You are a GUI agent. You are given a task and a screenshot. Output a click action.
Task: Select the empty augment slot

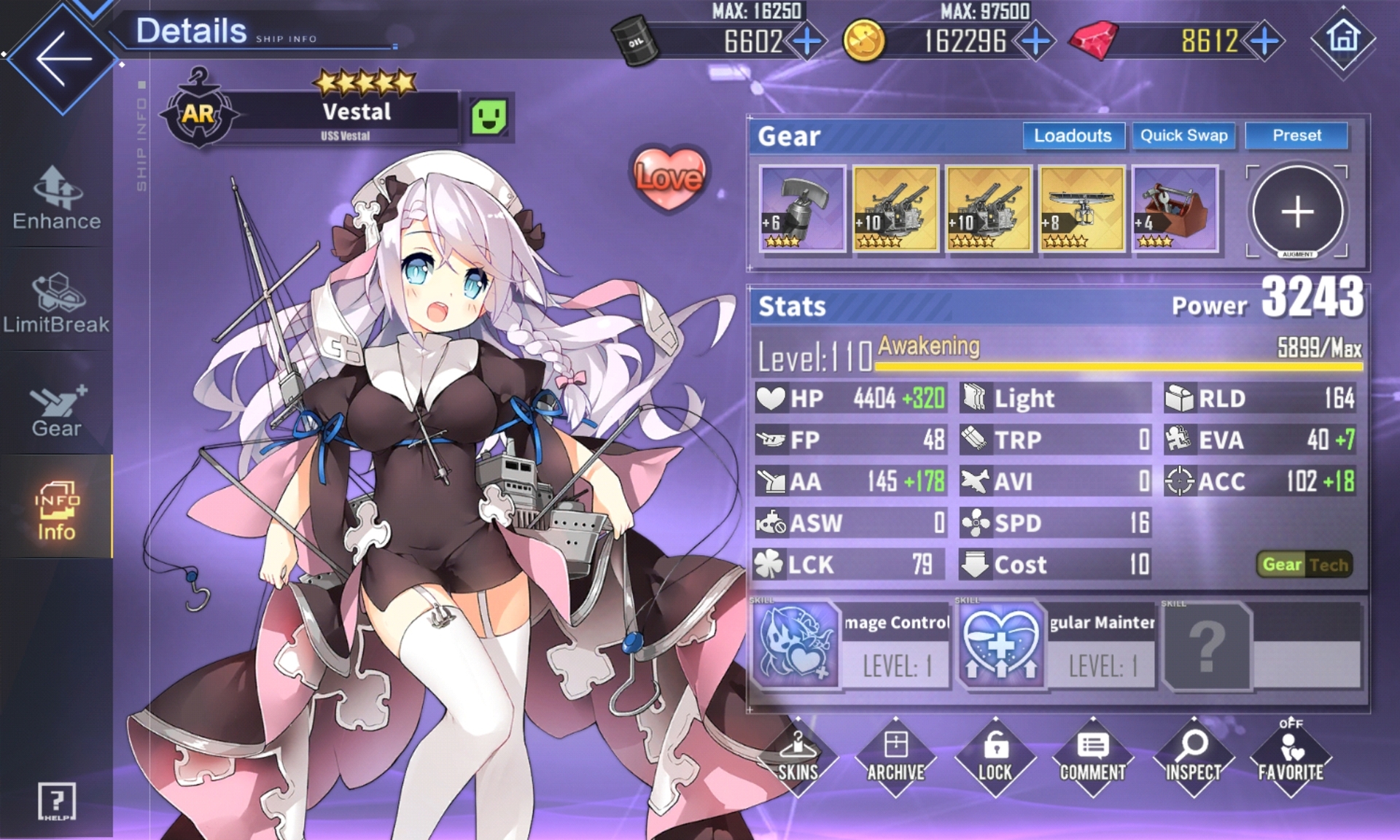pos(1297,211)
